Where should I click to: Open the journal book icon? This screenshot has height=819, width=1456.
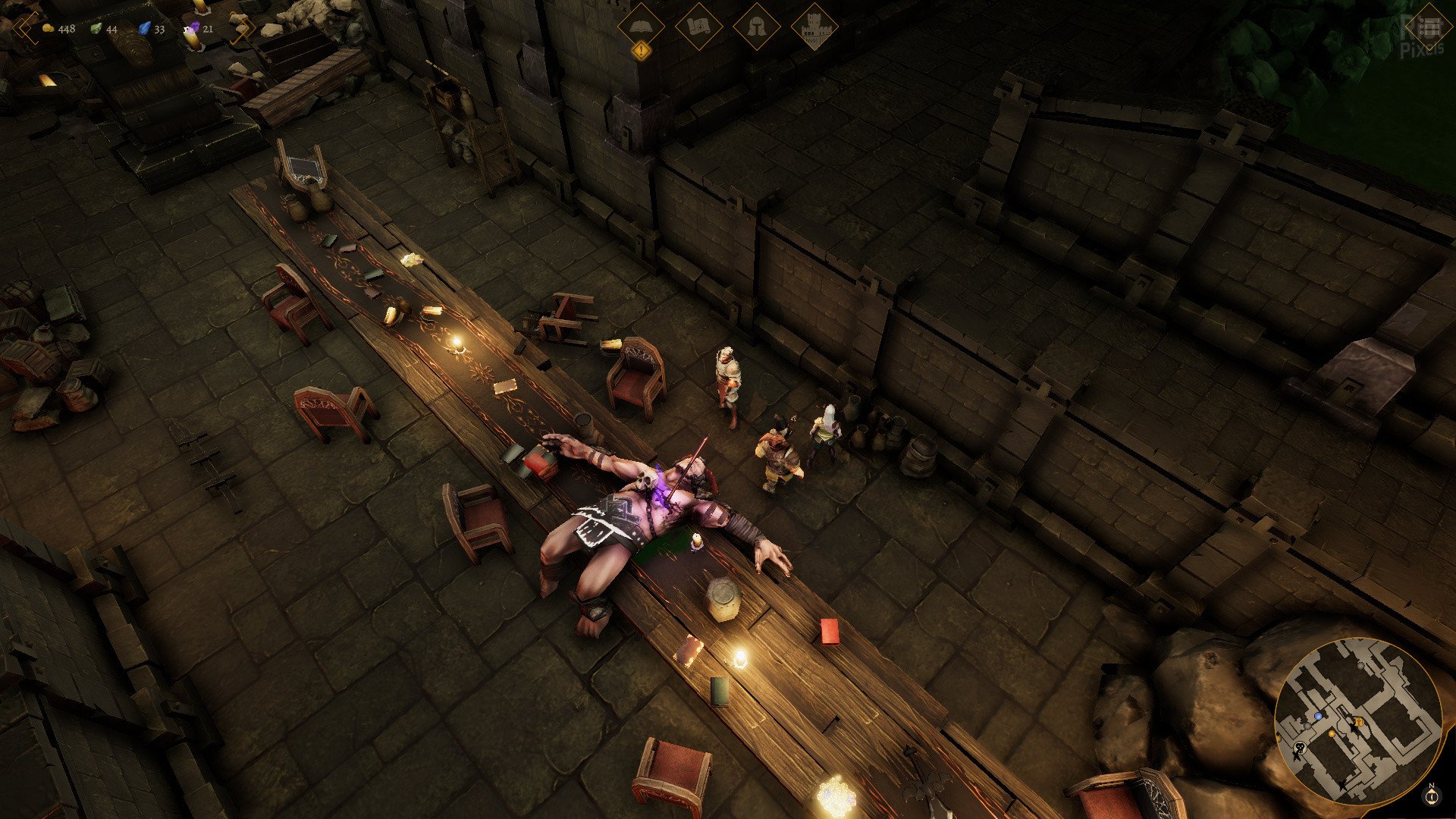(641, 27)
